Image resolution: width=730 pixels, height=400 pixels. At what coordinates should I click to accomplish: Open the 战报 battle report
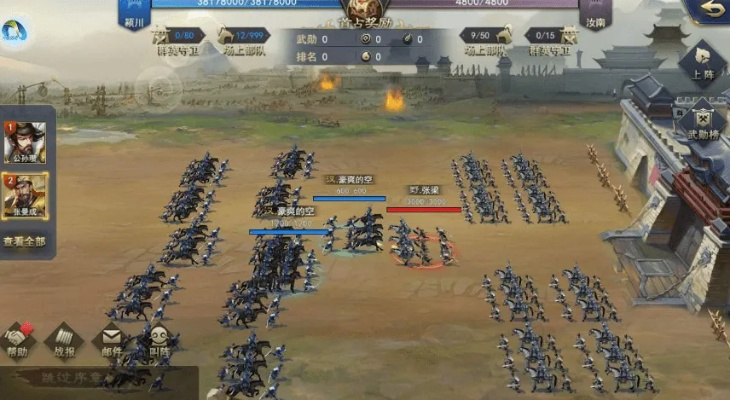pyautogui.click(x=64, y=341)
